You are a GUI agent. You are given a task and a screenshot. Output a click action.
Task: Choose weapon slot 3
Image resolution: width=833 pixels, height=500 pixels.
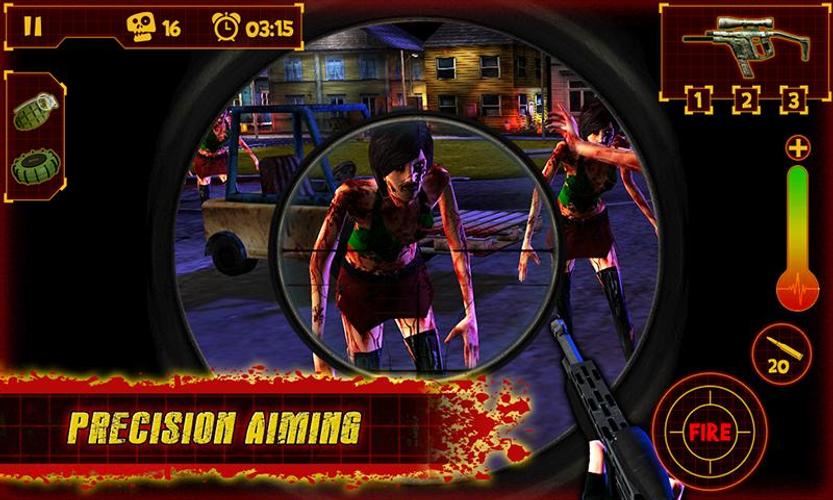pos(793,99)
